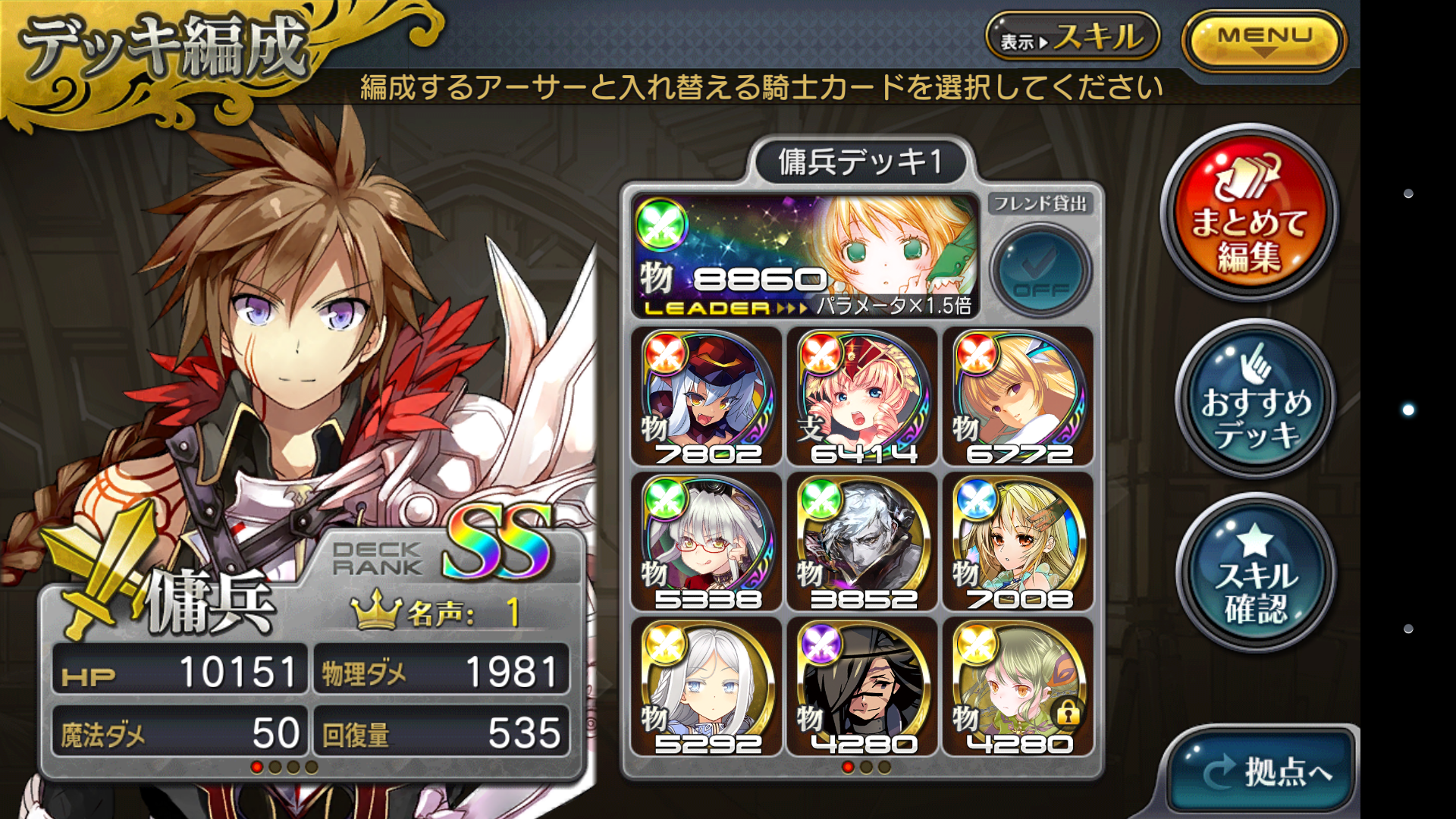Select the leader card with 8860 power
Image resolution: width=1456 pixels, height=819 pixels.
pyautogui.click(x=805, y=256)
